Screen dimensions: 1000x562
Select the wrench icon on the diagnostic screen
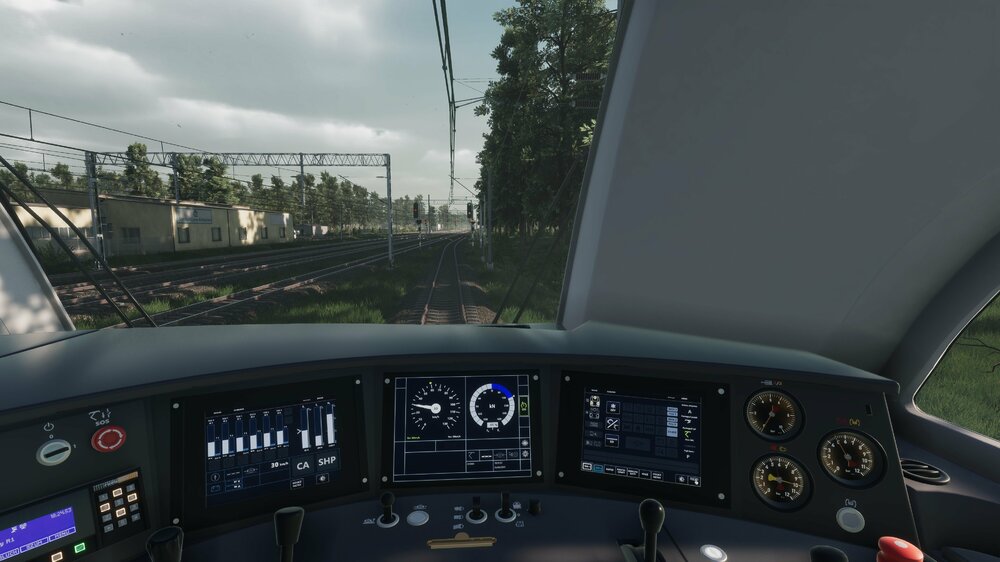click(612, 424)
